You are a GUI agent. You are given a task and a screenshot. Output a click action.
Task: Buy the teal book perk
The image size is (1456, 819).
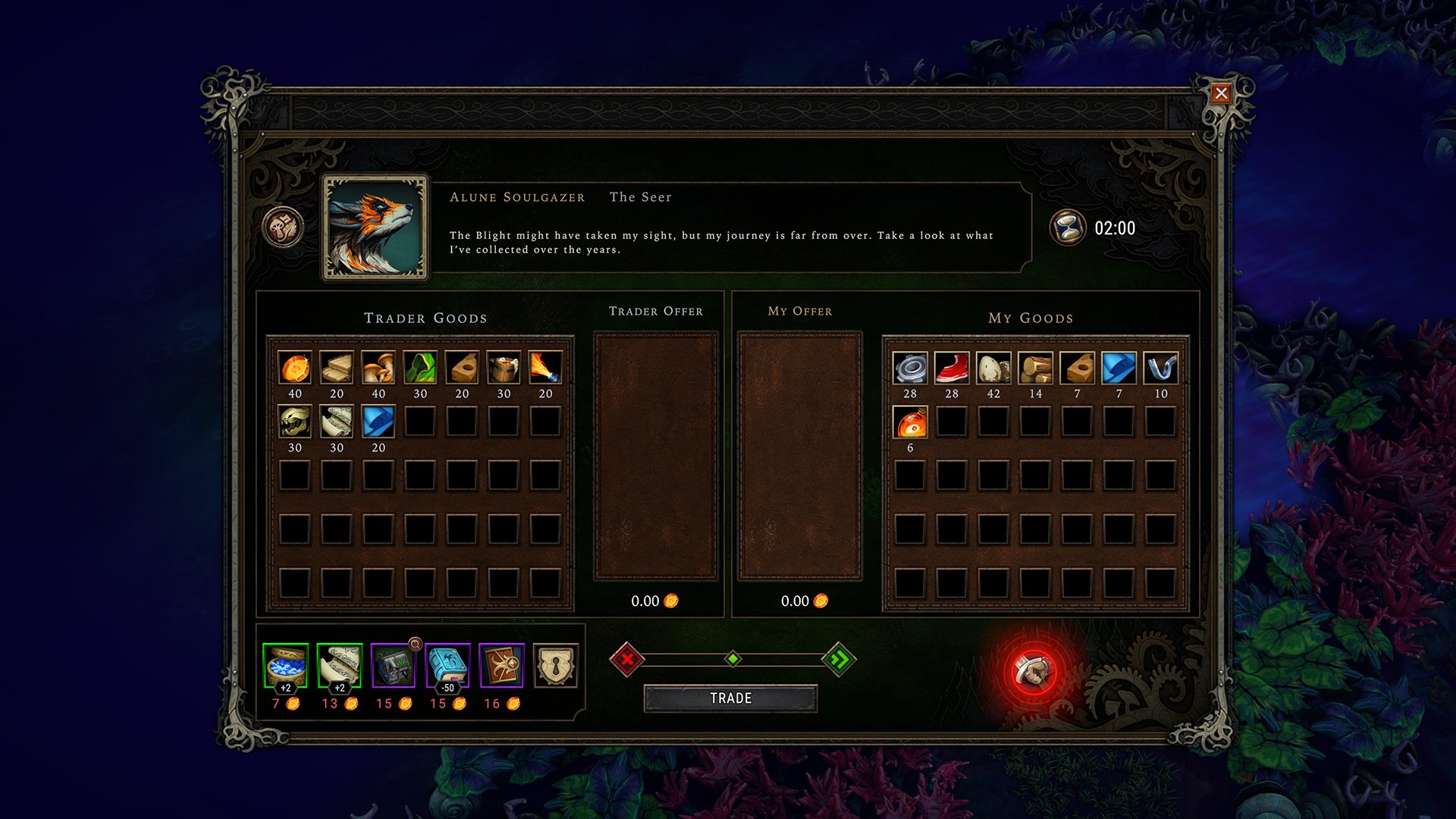(447, 665)
